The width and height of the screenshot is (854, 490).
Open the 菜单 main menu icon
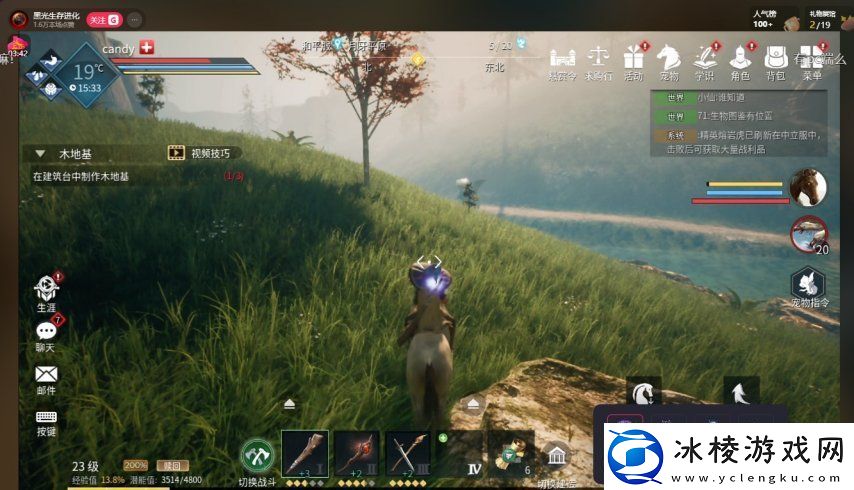(812, 58)
